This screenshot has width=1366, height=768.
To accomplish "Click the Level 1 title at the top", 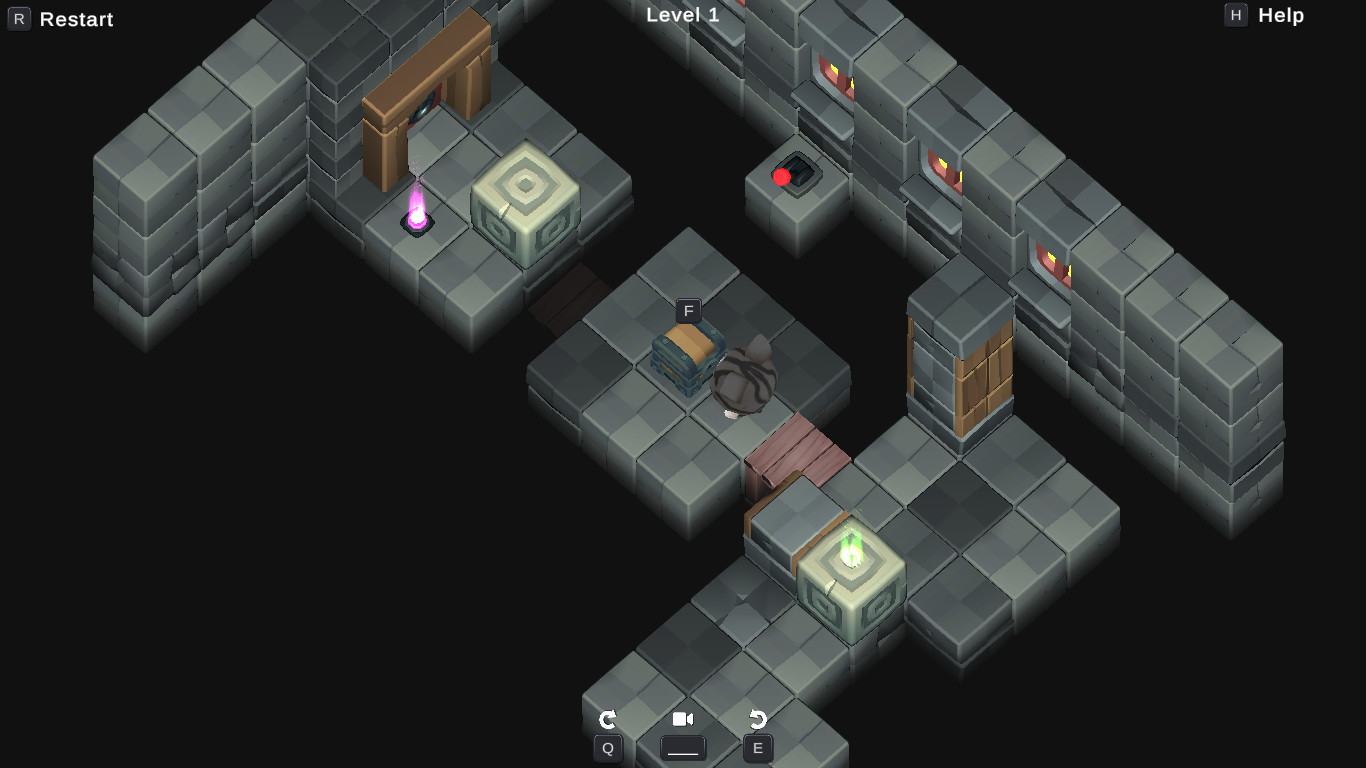I will point(685,15).
